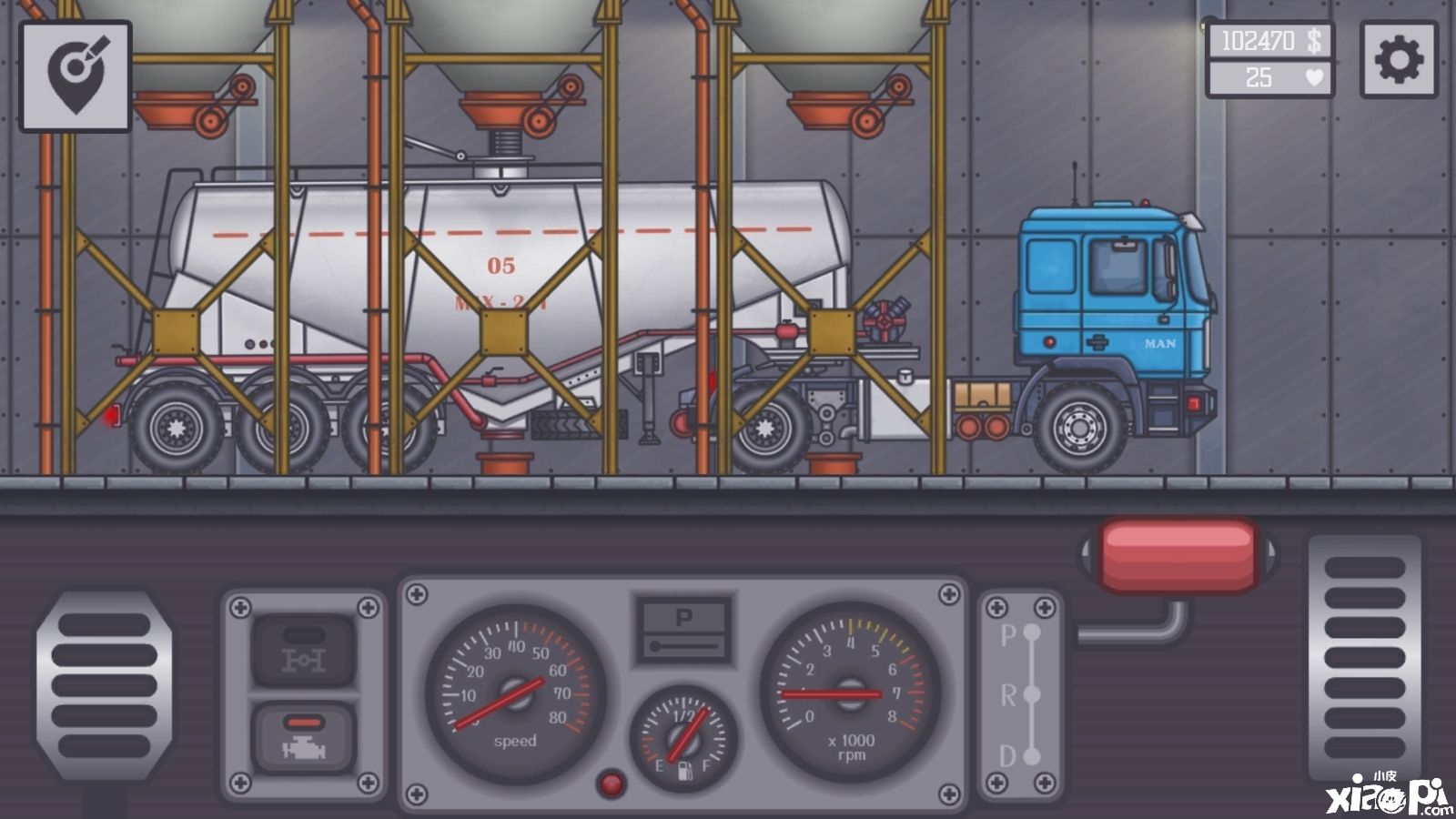Toggle the engine start switch
Screen dimensions: 1456x819
303,737
